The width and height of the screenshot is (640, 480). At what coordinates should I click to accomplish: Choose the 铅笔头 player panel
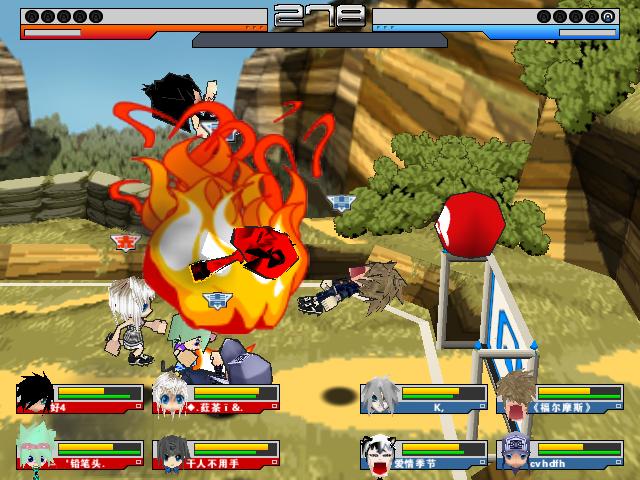click(80, 455)
